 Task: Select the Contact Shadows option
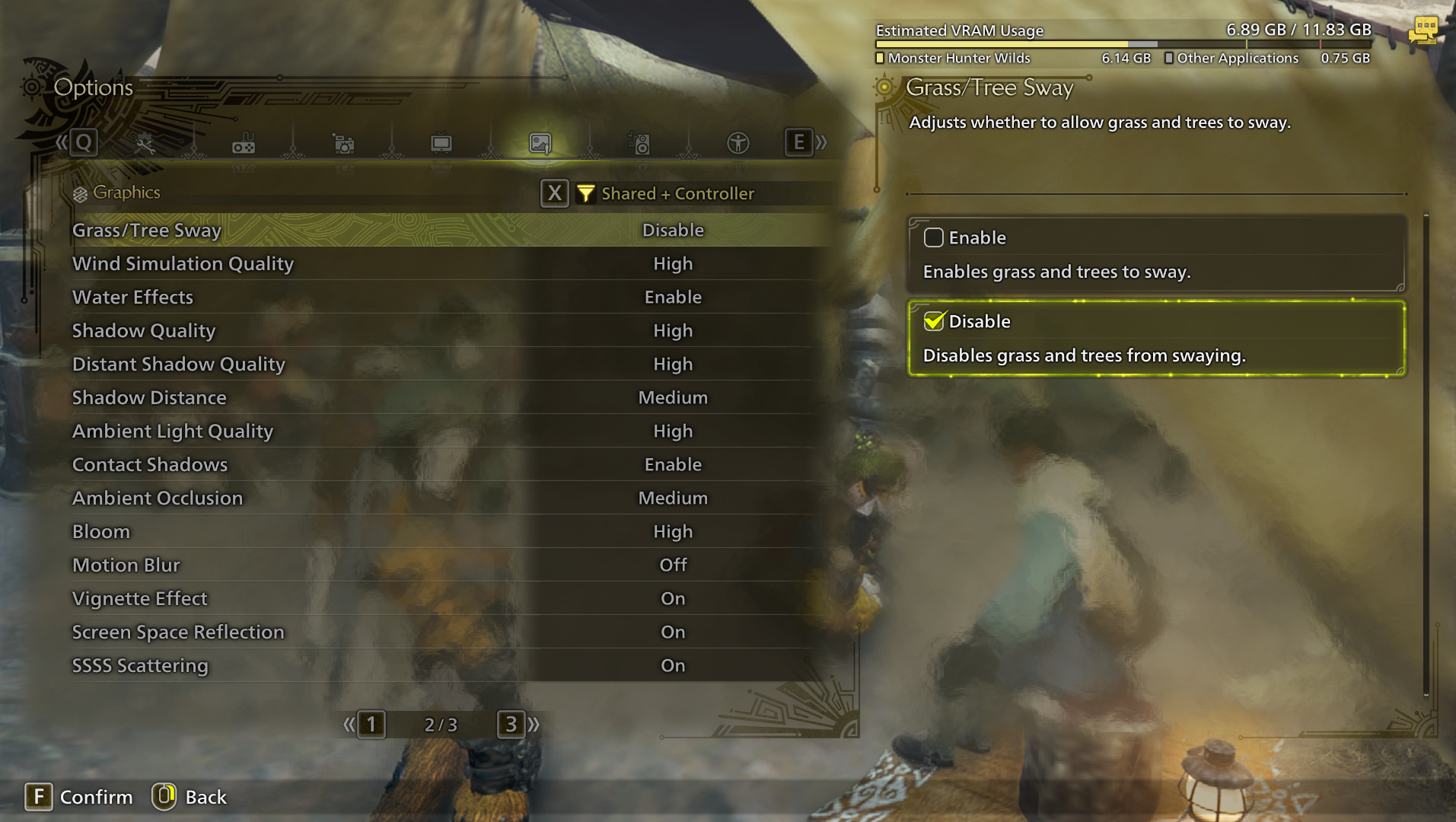click(449, 464)
